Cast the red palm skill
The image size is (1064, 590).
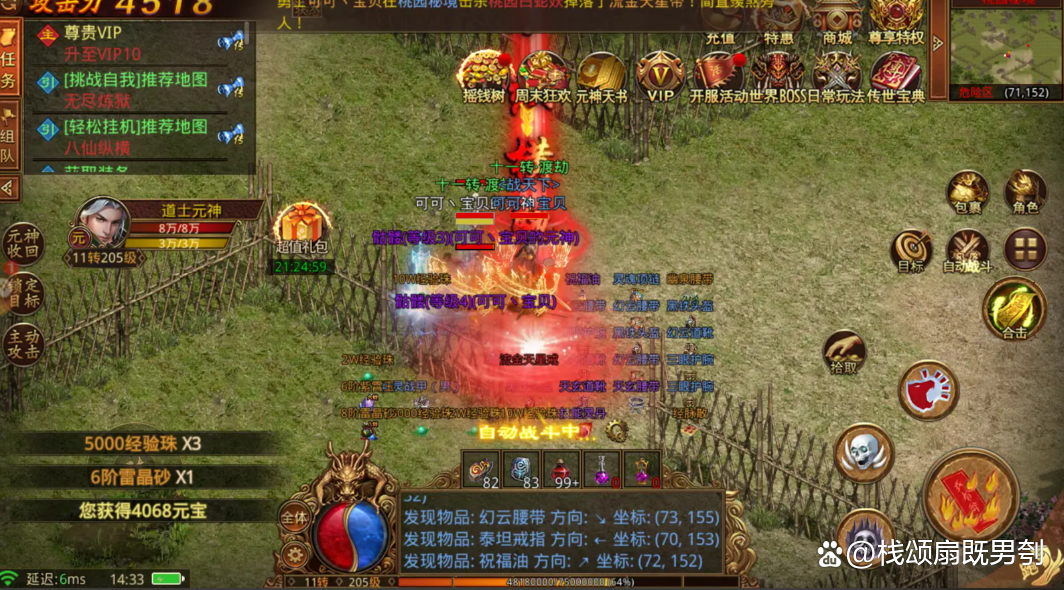(x=928, y=390)
